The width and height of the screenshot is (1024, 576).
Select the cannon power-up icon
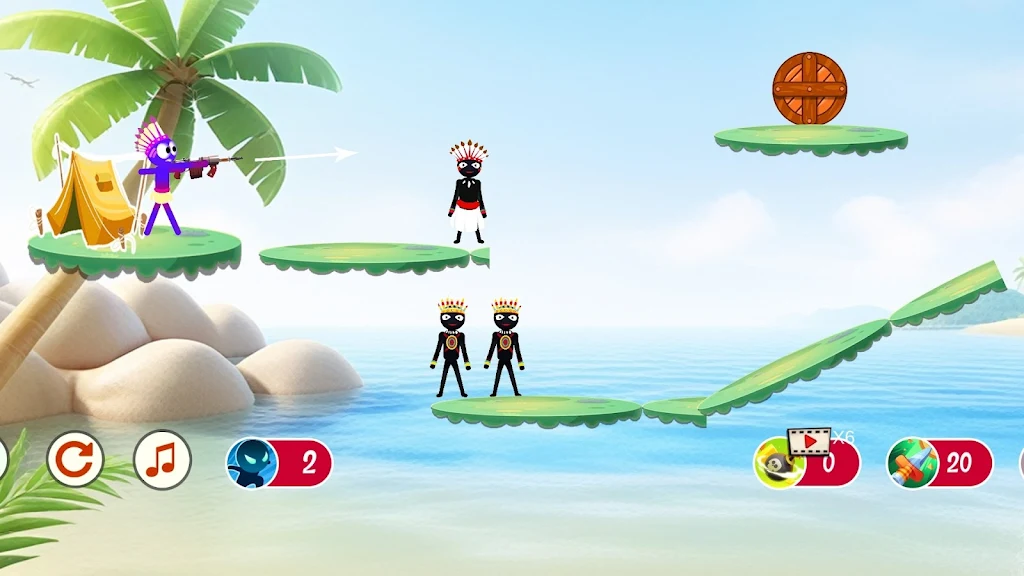pos(778,465)
